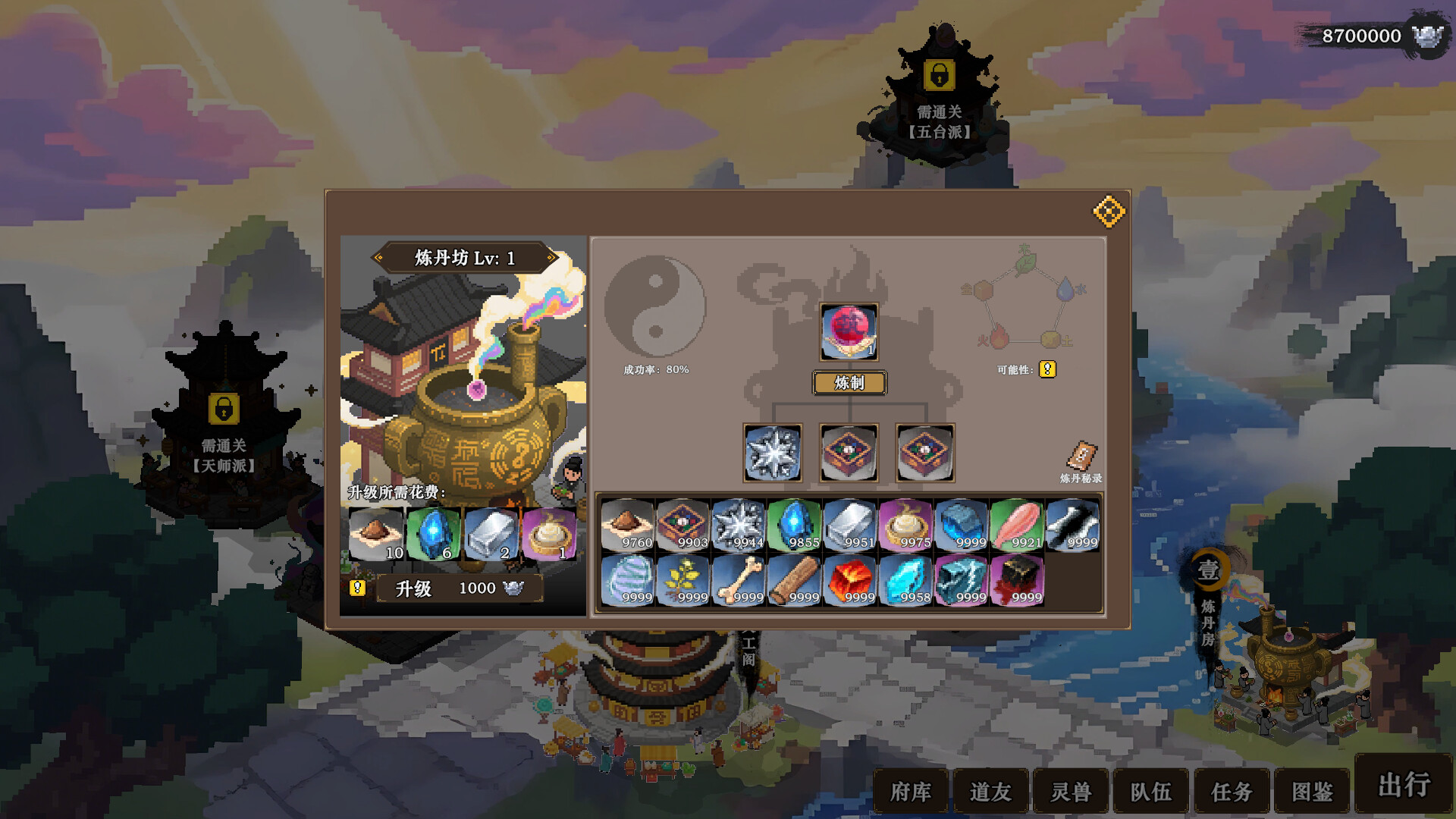The image size is (1456, 819).
Task: Open the 炼丹秘录 recipe book
Action: (x=1081, y=461)
